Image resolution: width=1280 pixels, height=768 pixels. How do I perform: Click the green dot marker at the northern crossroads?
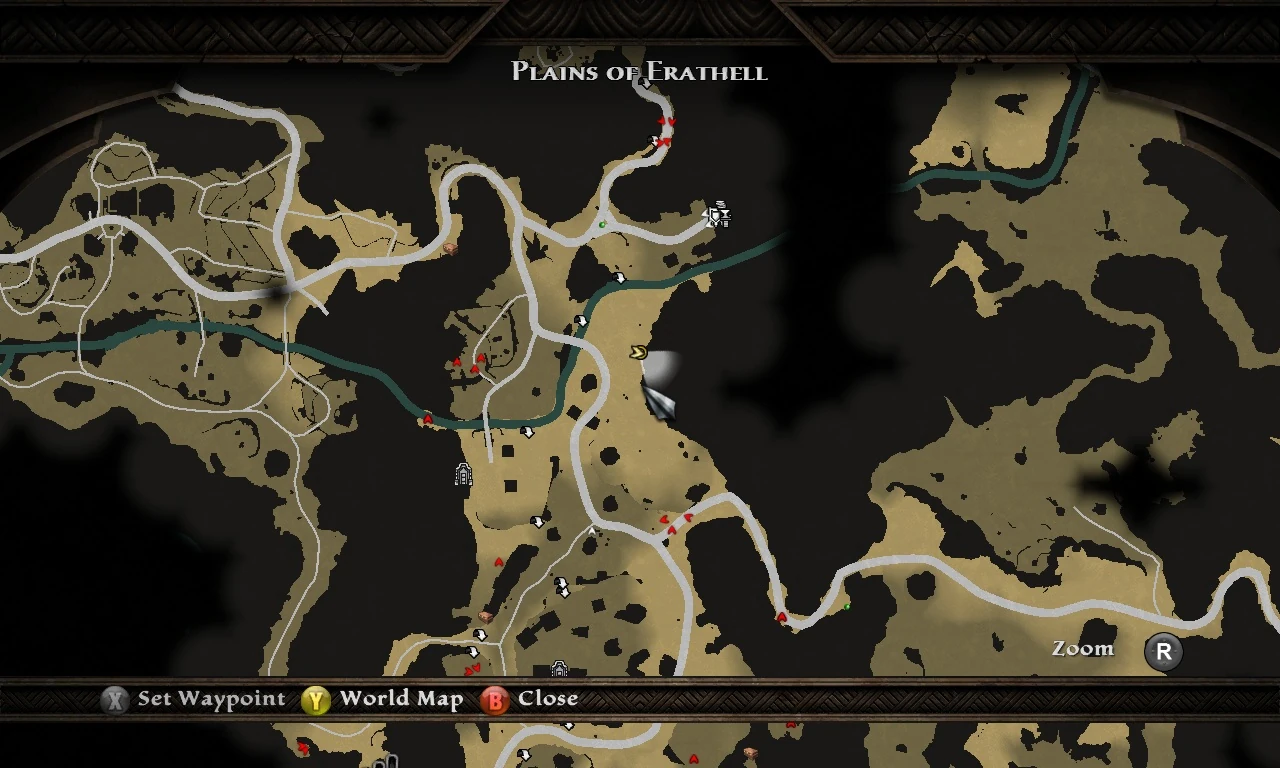point(602,224)
